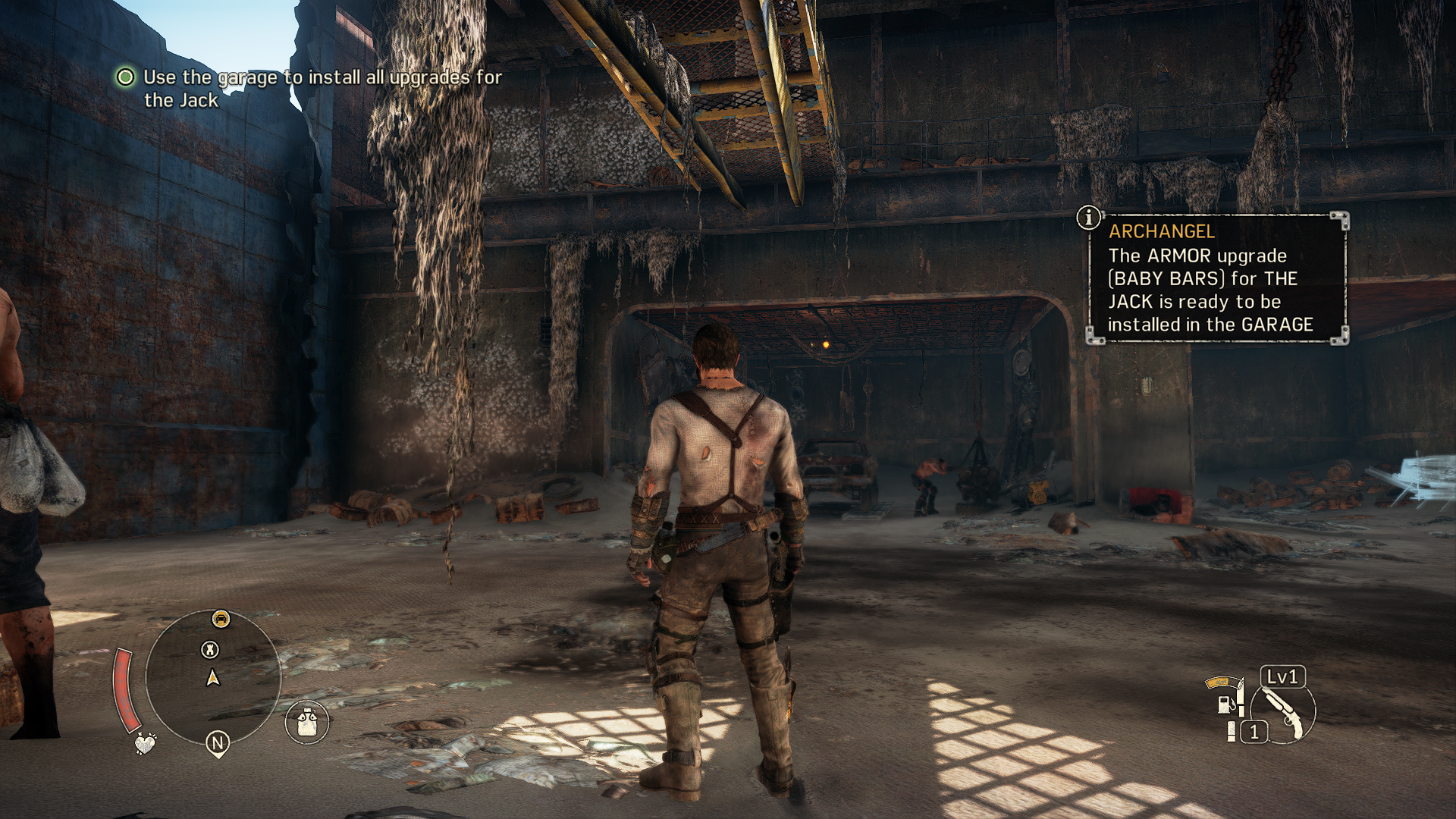
Task: Click the info icon on the ARCHANGEL popup
Action: coord(1089,218)
